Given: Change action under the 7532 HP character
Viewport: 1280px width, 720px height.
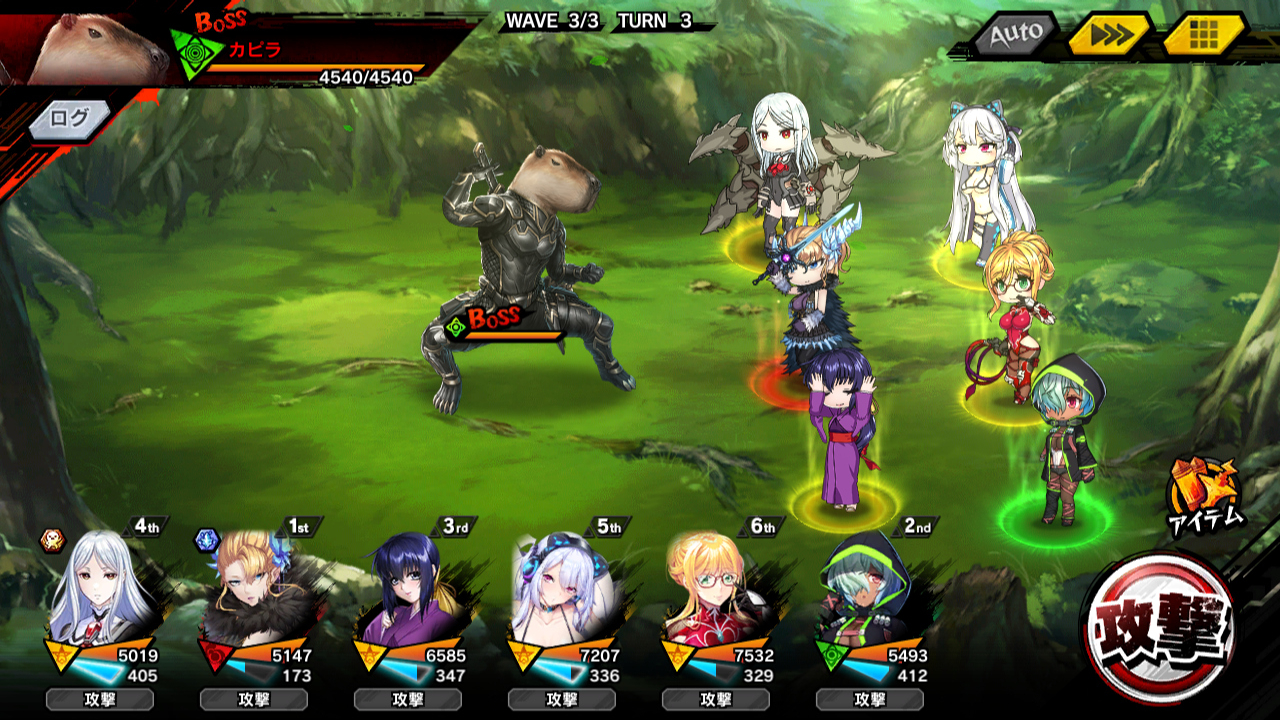Looking at the screenshot, I should pos(716,700).
